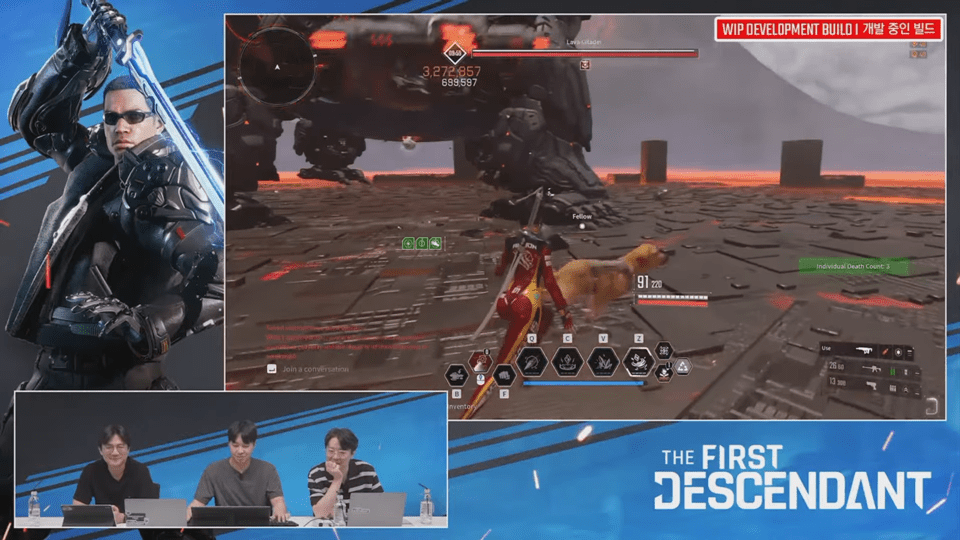Screen dimensions: 960x540
Task: Click the green buff icons group
Action: click(422, 243)
